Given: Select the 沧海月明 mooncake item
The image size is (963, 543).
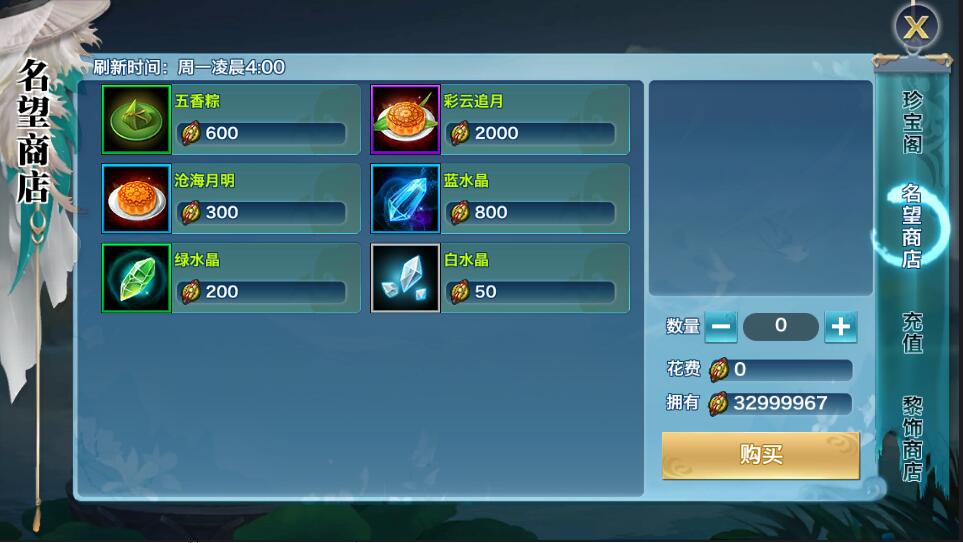Looking at the screenshot, I should tap(231, 199).
